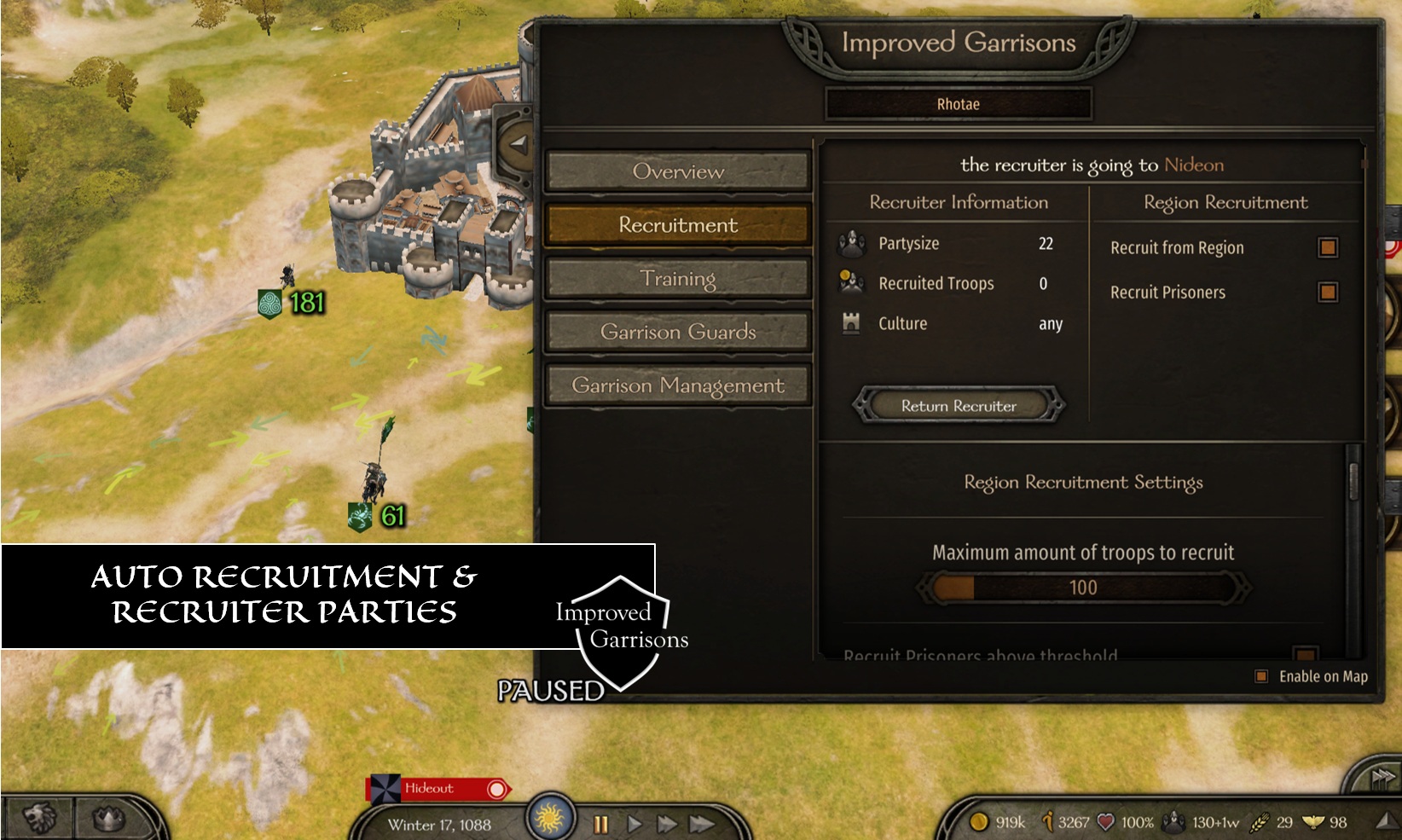1402x840 pixels.
Task: Click the Rhotae settlement name field
Action: click(x=958, y=104)
